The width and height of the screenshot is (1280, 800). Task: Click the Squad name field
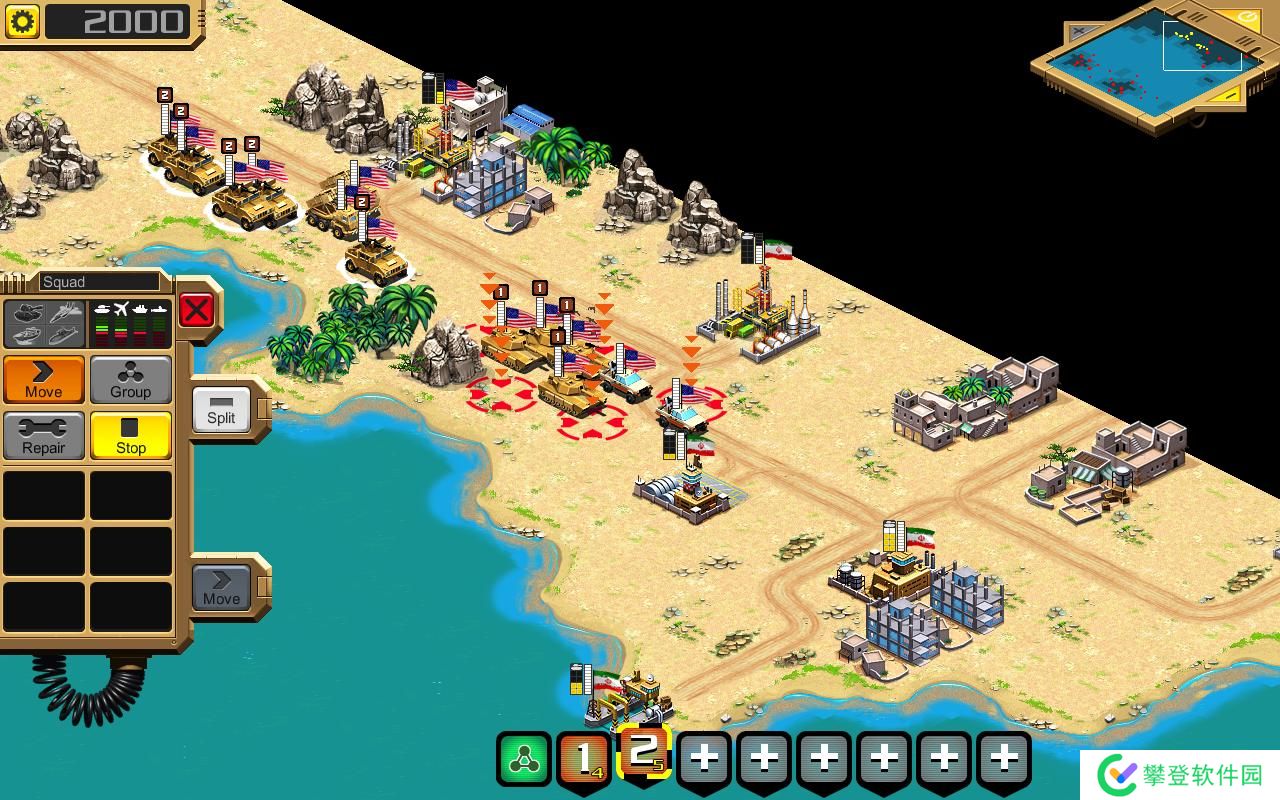99,282
